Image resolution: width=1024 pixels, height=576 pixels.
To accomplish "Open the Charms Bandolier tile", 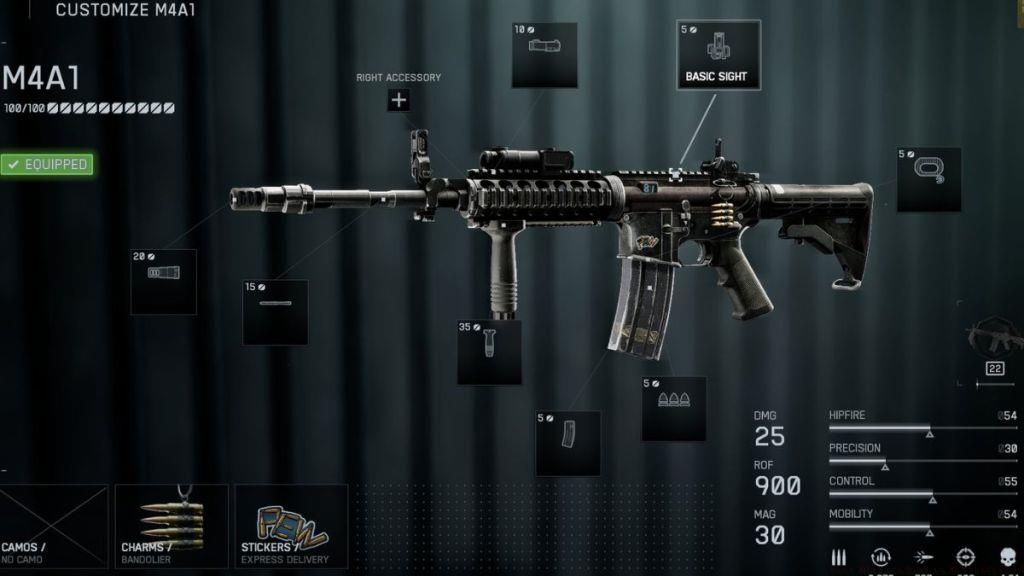I will click(x=172, y=526).
